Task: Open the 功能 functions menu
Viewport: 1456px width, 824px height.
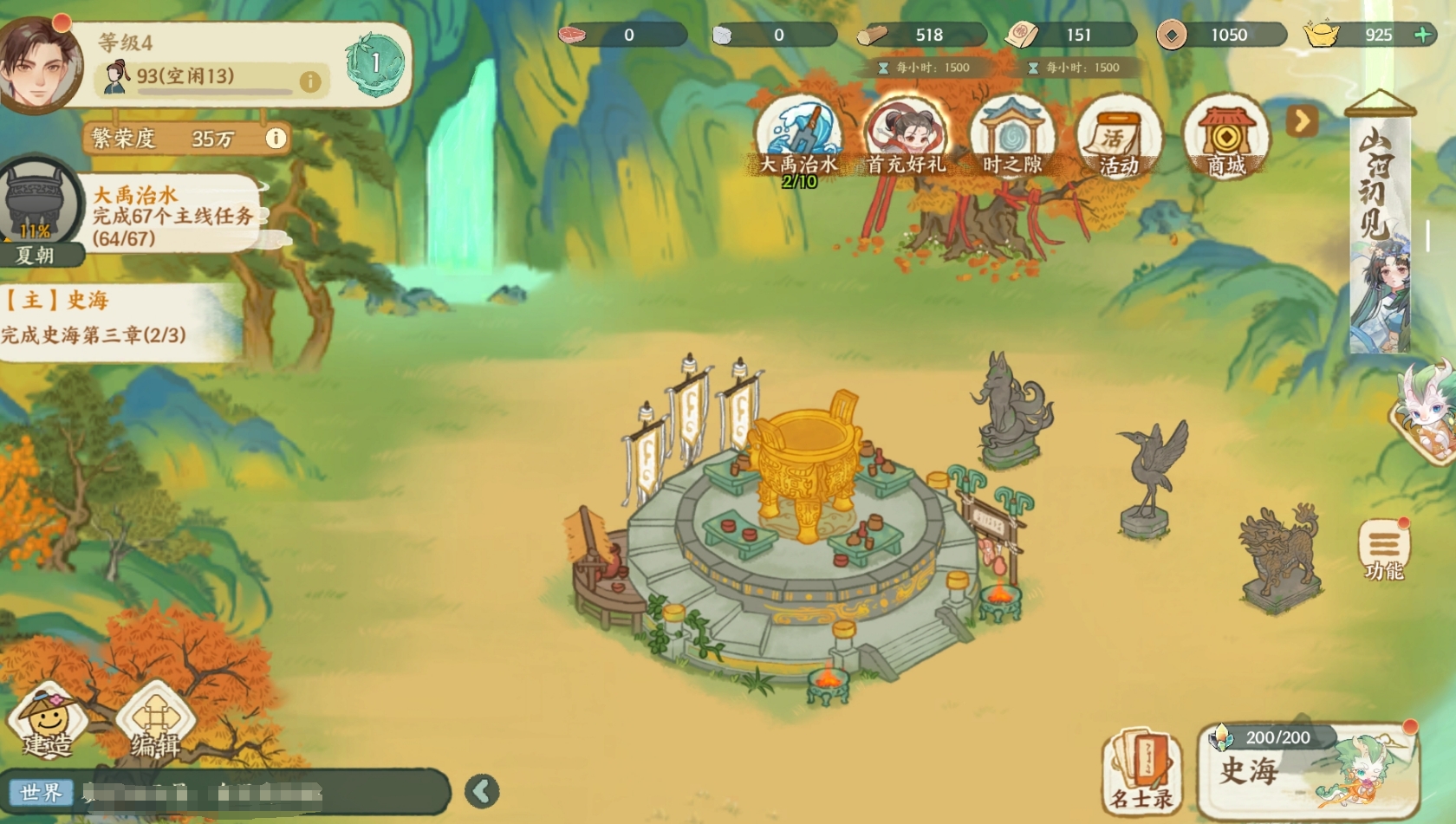Action: click(1383, 549)
